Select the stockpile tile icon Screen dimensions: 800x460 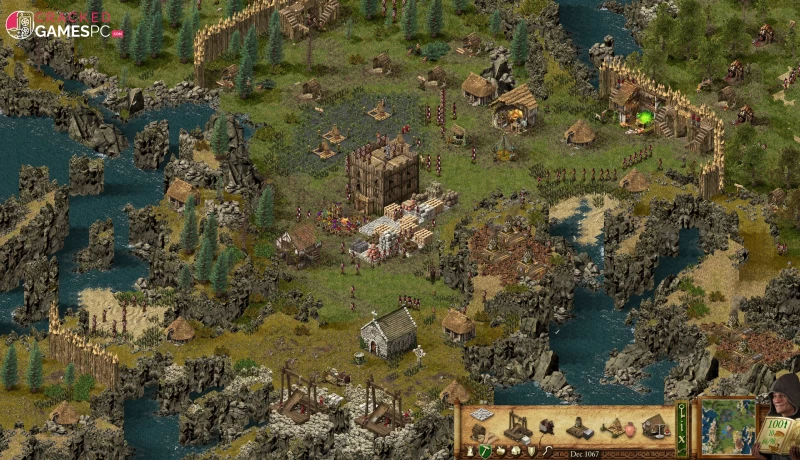click(x=483, y=414)
